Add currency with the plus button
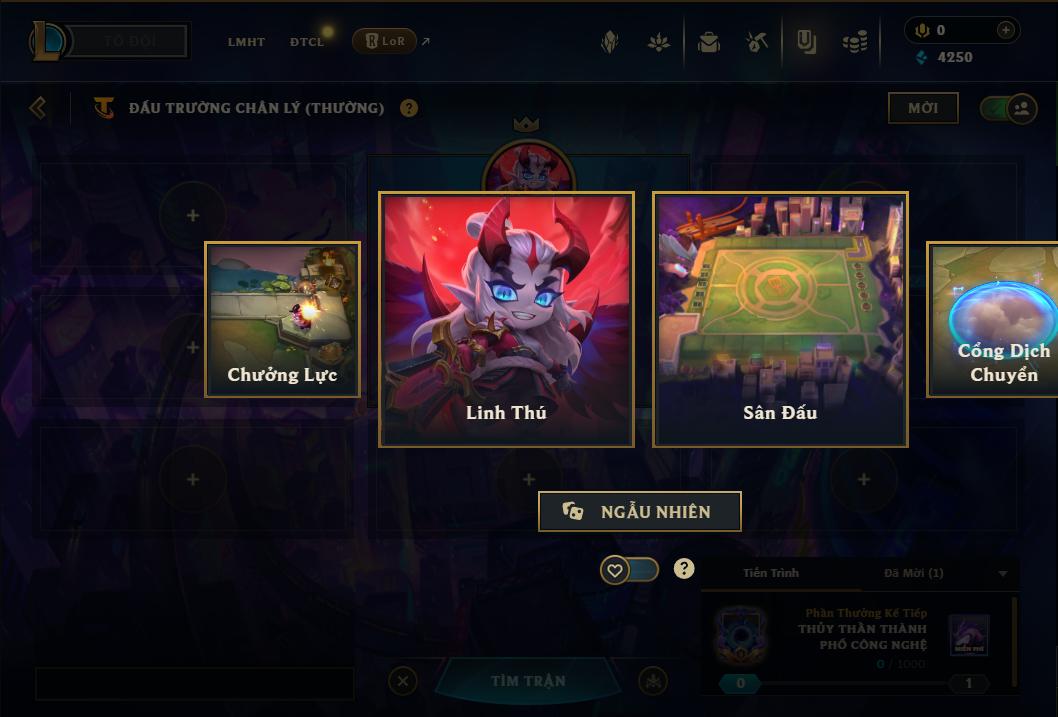1058x717 pixels. [1005, 30]
